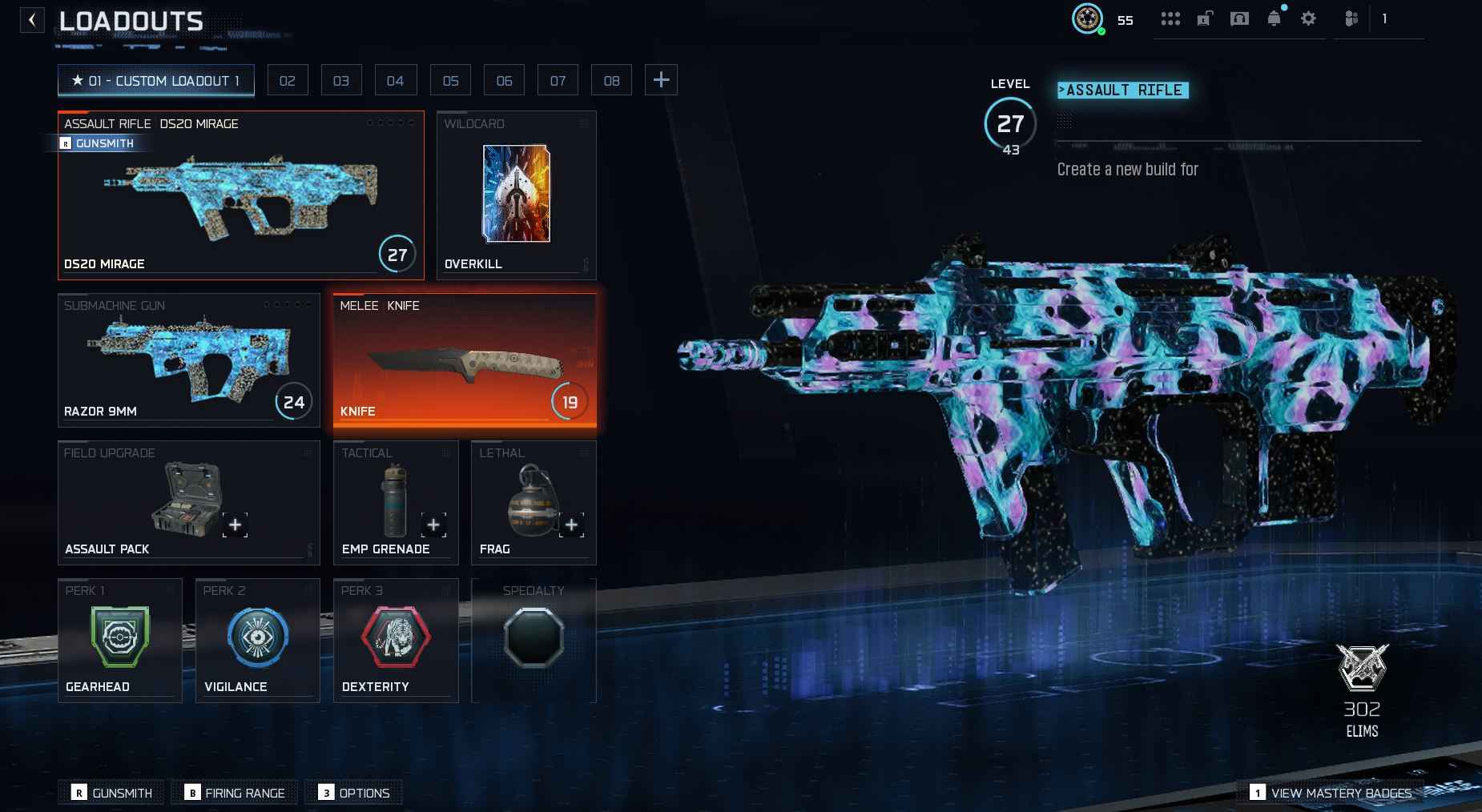The height and width of the screenshot is (812, 1482).
Task: Open the recent unlocks lock icon
Action: (1206, 18)
